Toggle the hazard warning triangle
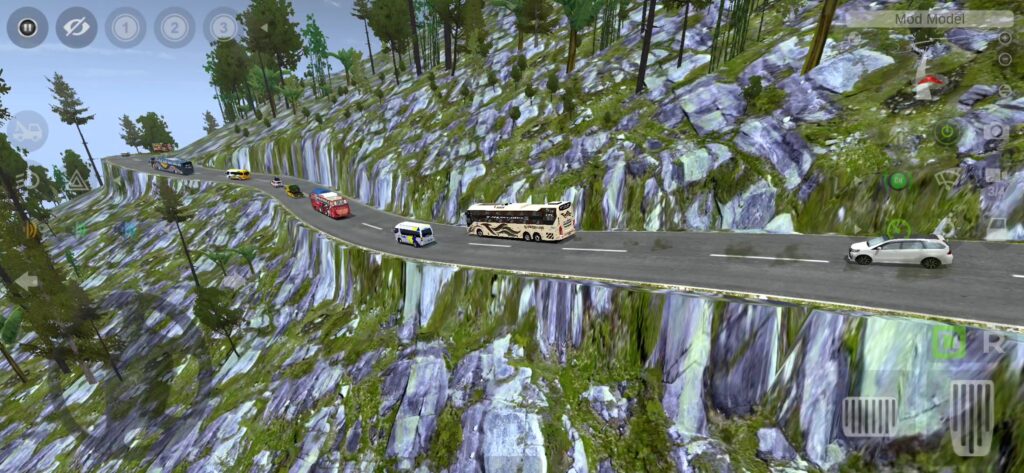Screen dimensions: 1024x473 coord(77,181)
